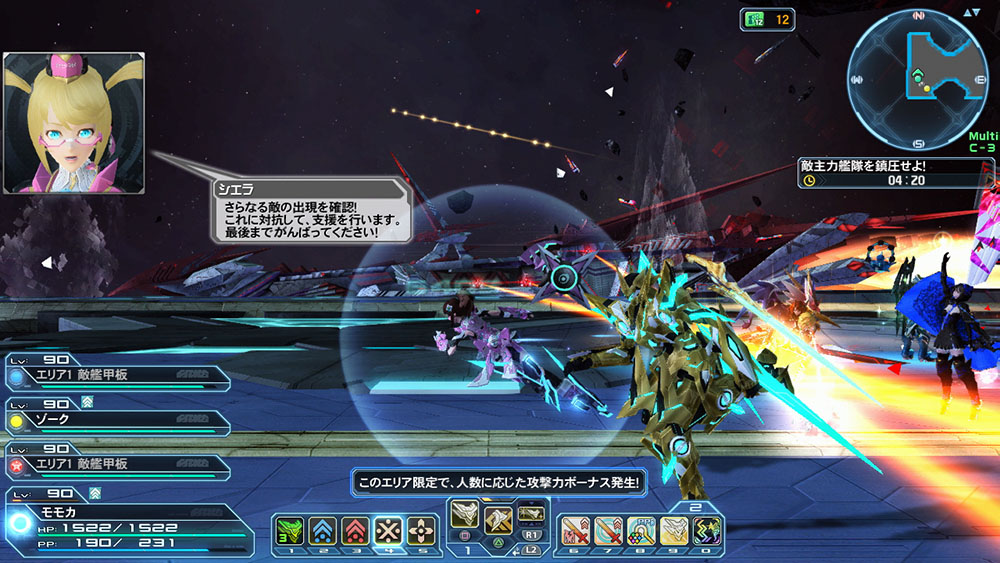1000x563 pixels.
Task: Click the highlighted X-shaped icon in slot 4
Action: (x=388, y=531)
